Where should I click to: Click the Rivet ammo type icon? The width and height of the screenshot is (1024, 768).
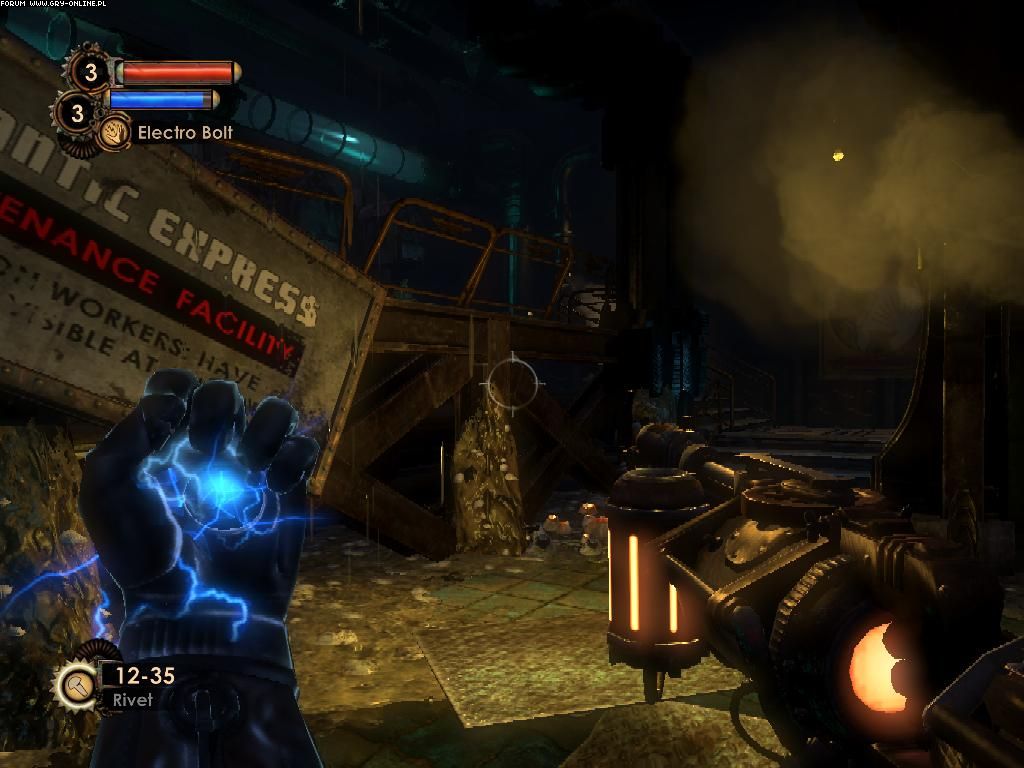click(x=76, y=686)
